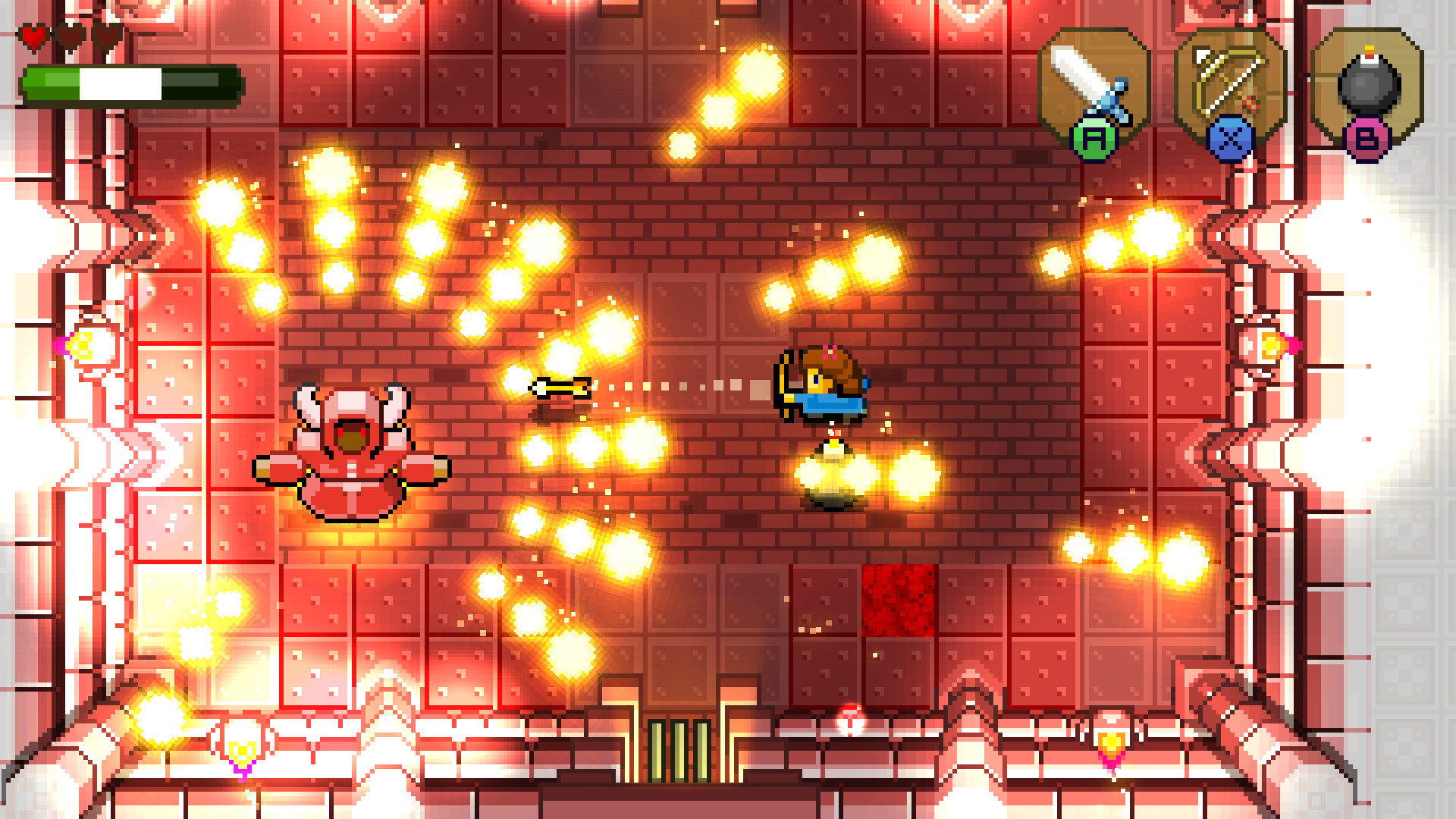This screenshot has width=1456, height=819.
Task: Click the middle empty heart icon
Action: (70, 36)
